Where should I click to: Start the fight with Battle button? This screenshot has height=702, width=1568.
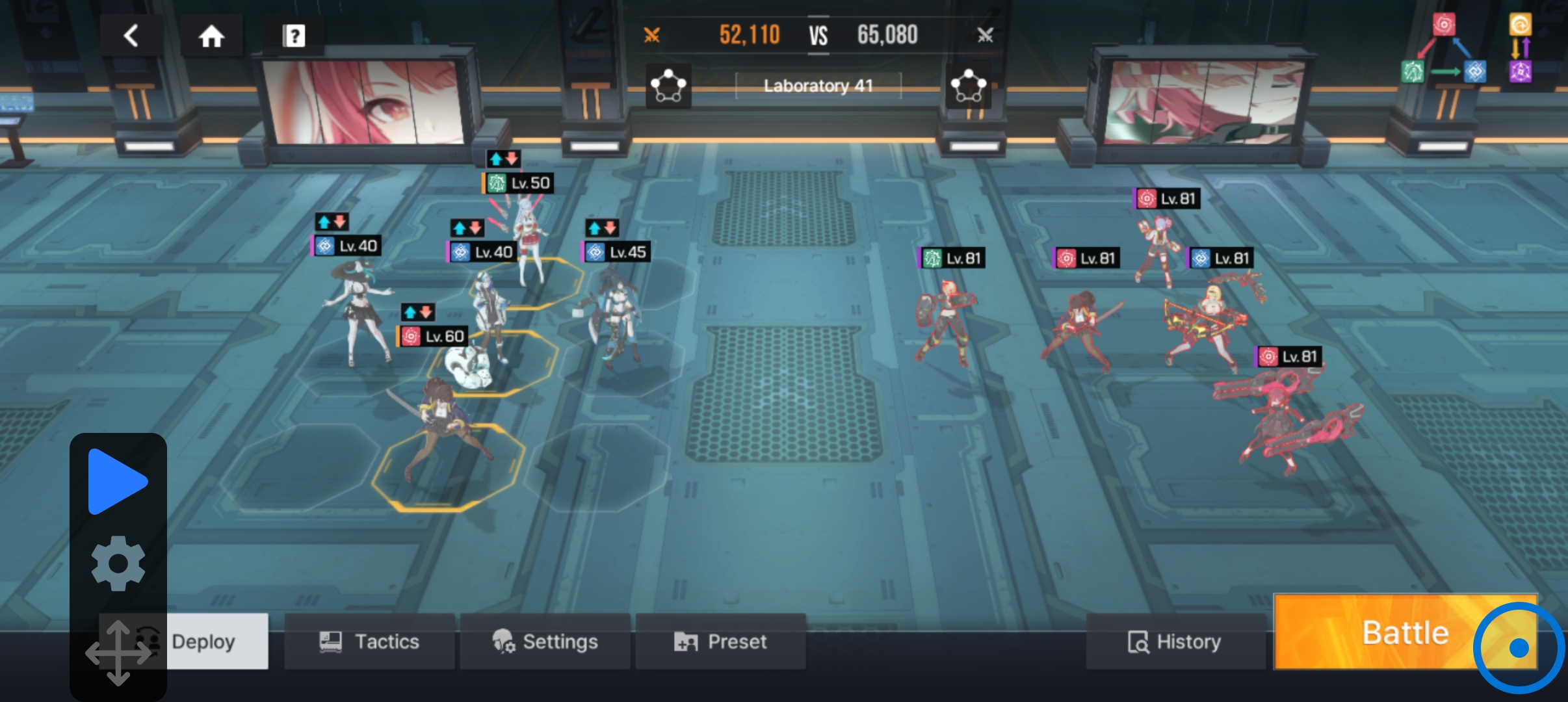tap(1404, 632)
